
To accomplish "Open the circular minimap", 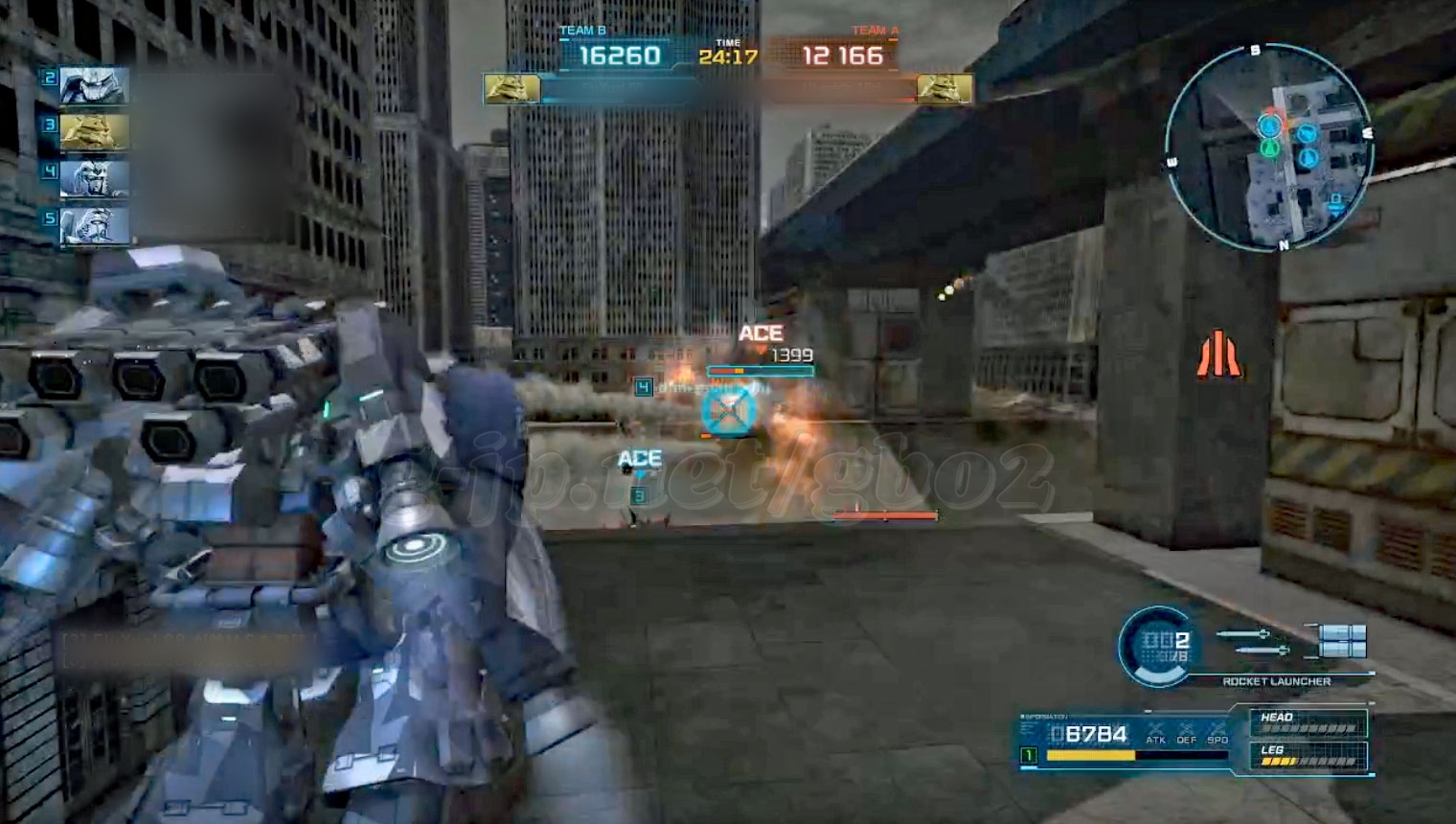I will [x=1270, y=149].
